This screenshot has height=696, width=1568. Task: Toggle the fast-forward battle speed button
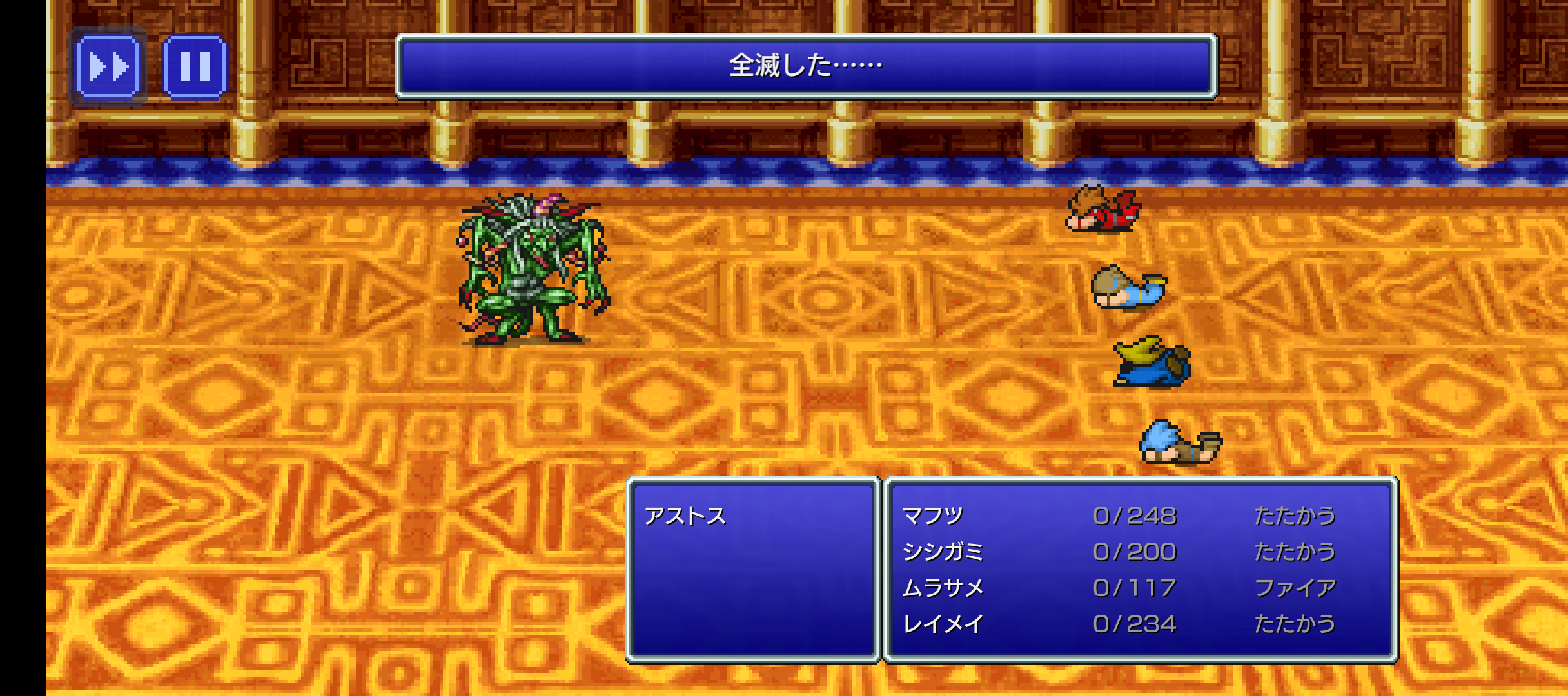pos(108,66)
